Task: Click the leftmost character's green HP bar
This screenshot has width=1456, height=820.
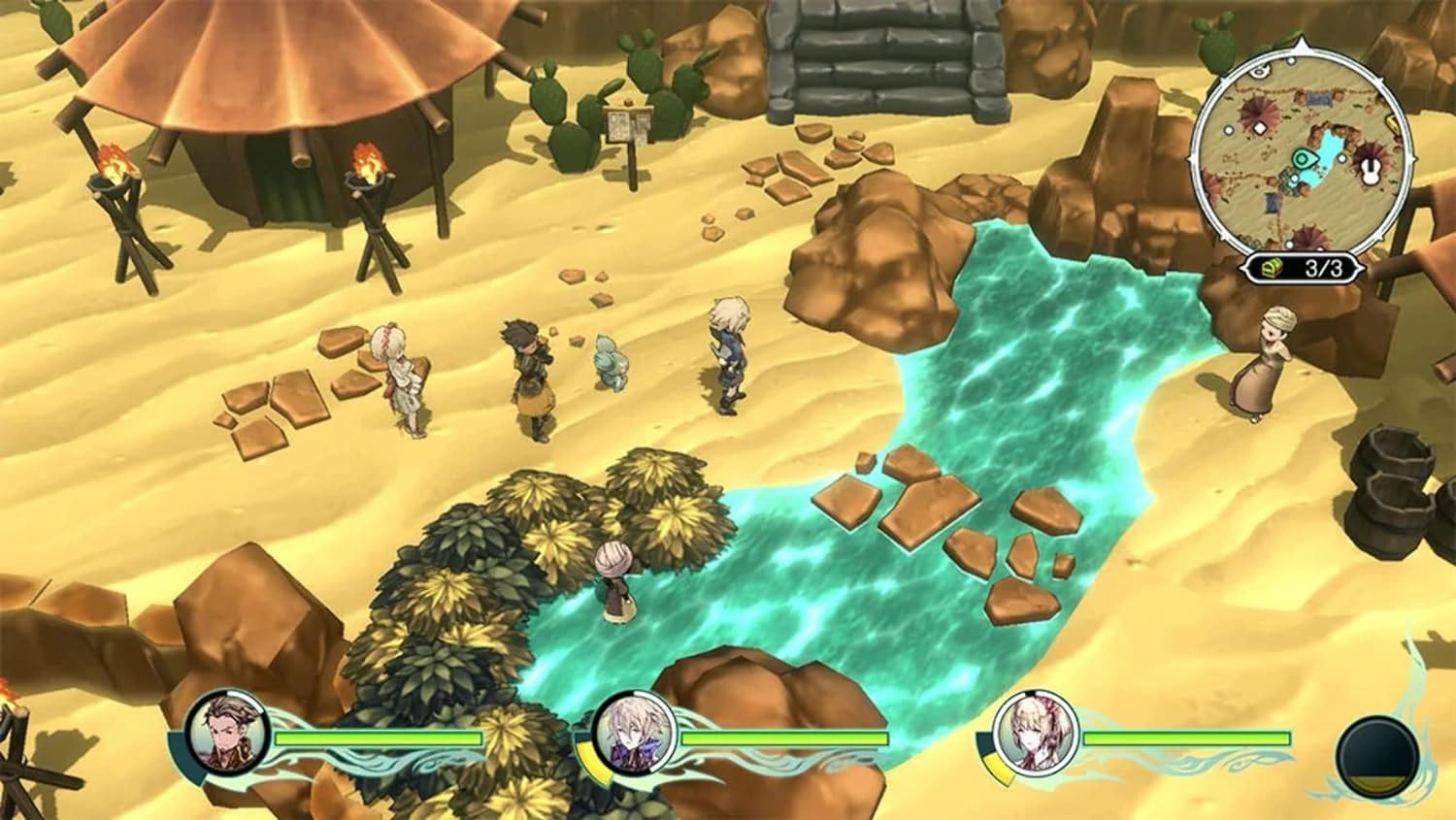Action: pyautogui.click(x=379, y=739)
